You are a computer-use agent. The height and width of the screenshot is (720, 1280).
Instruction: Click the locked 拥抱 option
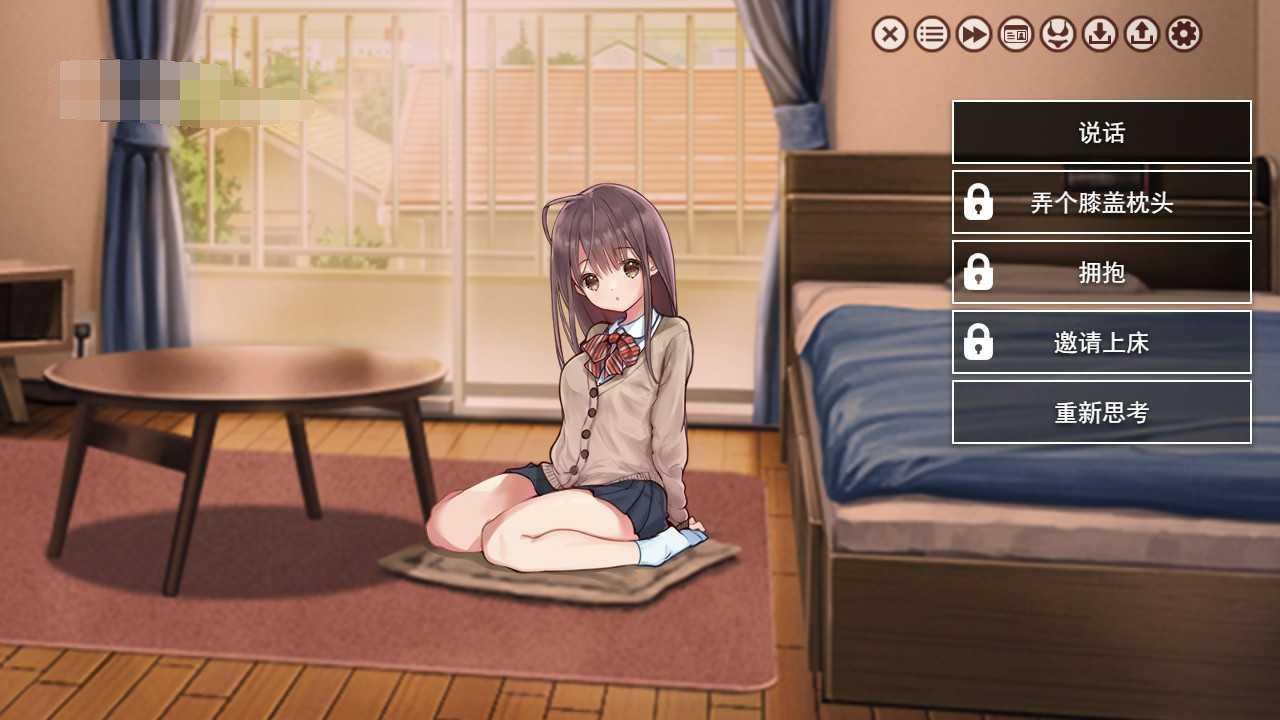pos(1101,272)
